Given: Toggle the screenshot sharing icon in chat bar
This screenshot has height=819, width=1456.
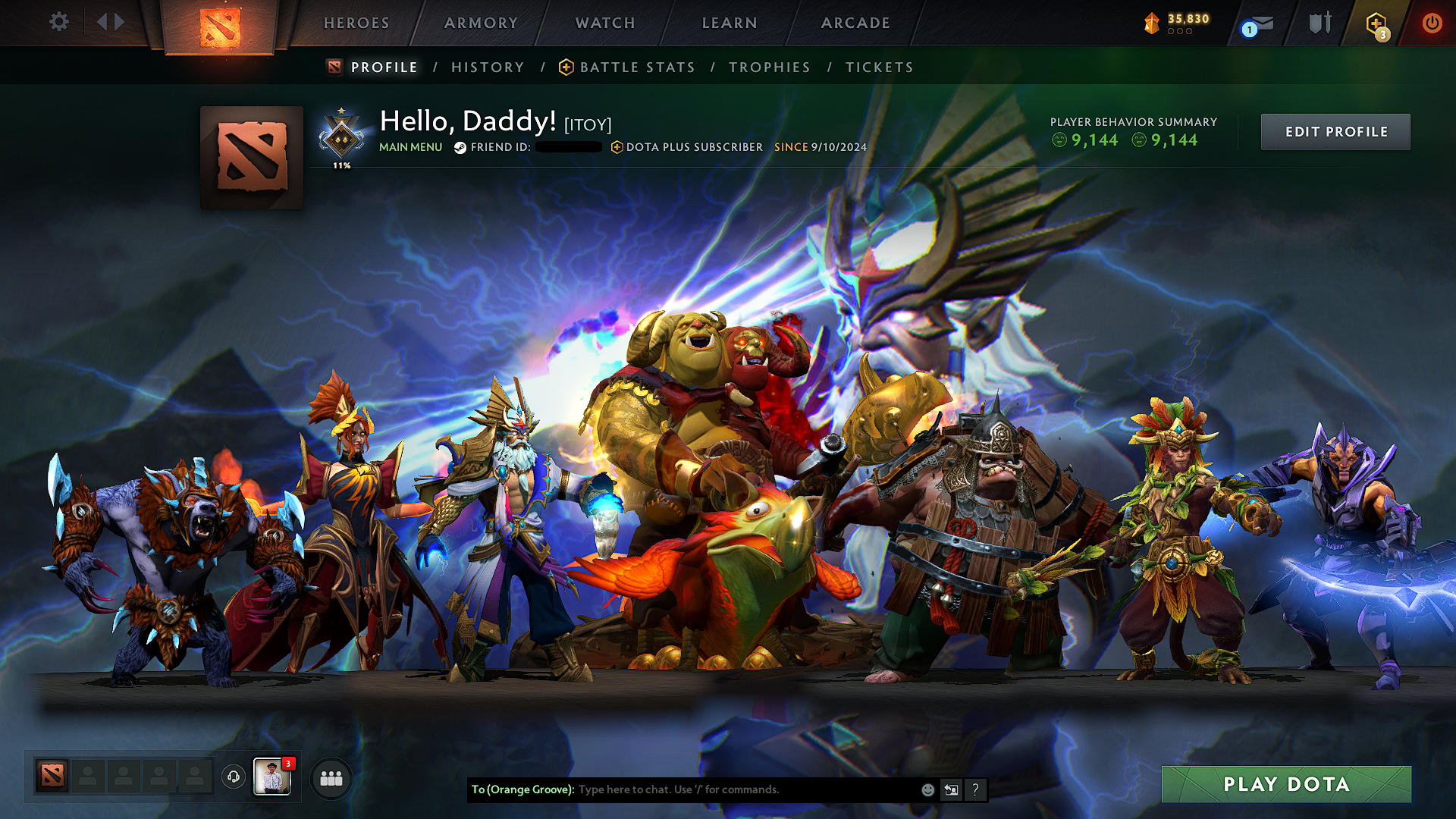Looking at the screenshot, I should 951,789.
